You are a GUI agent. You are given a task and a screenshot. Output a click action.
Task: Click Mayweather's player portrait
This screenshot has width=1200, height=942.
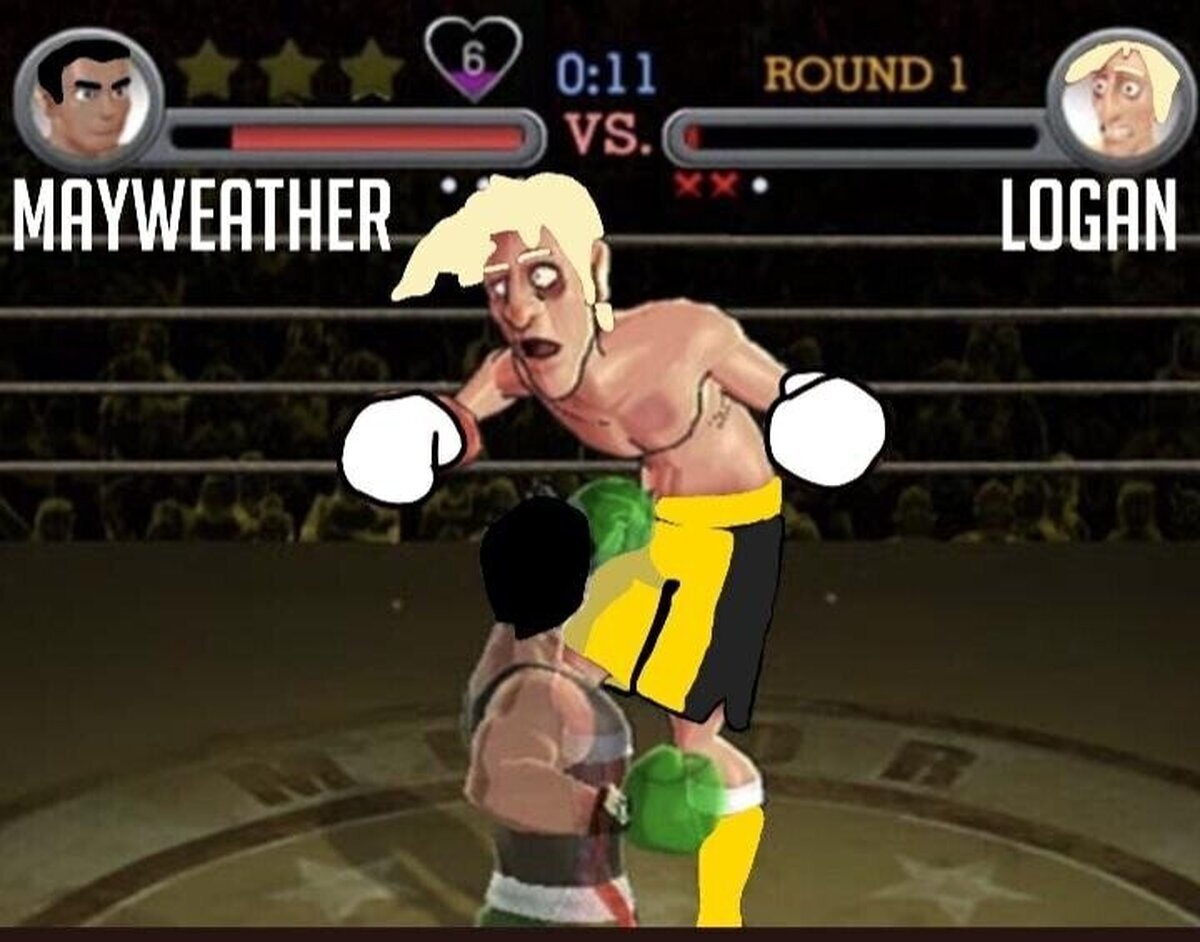[88, 99]
